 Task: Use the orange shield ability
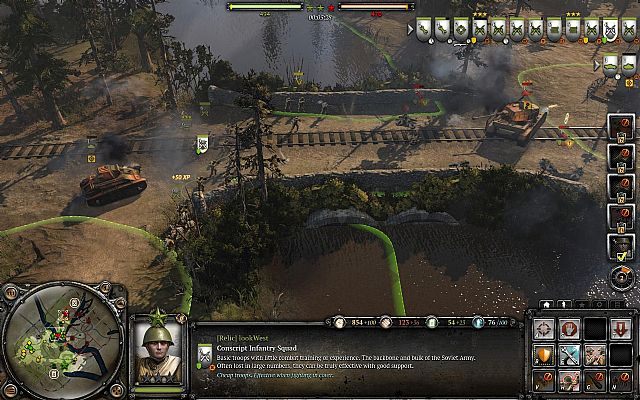coord(544,354)
